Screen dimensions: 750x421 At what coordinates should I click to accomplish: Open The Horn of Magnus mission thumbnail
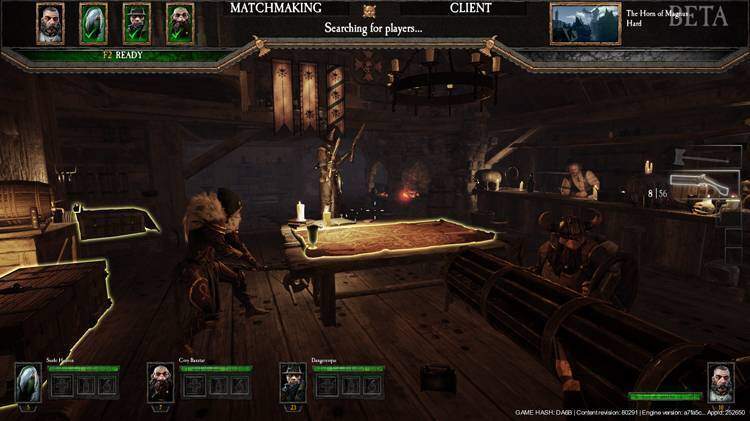coord(584,23)
